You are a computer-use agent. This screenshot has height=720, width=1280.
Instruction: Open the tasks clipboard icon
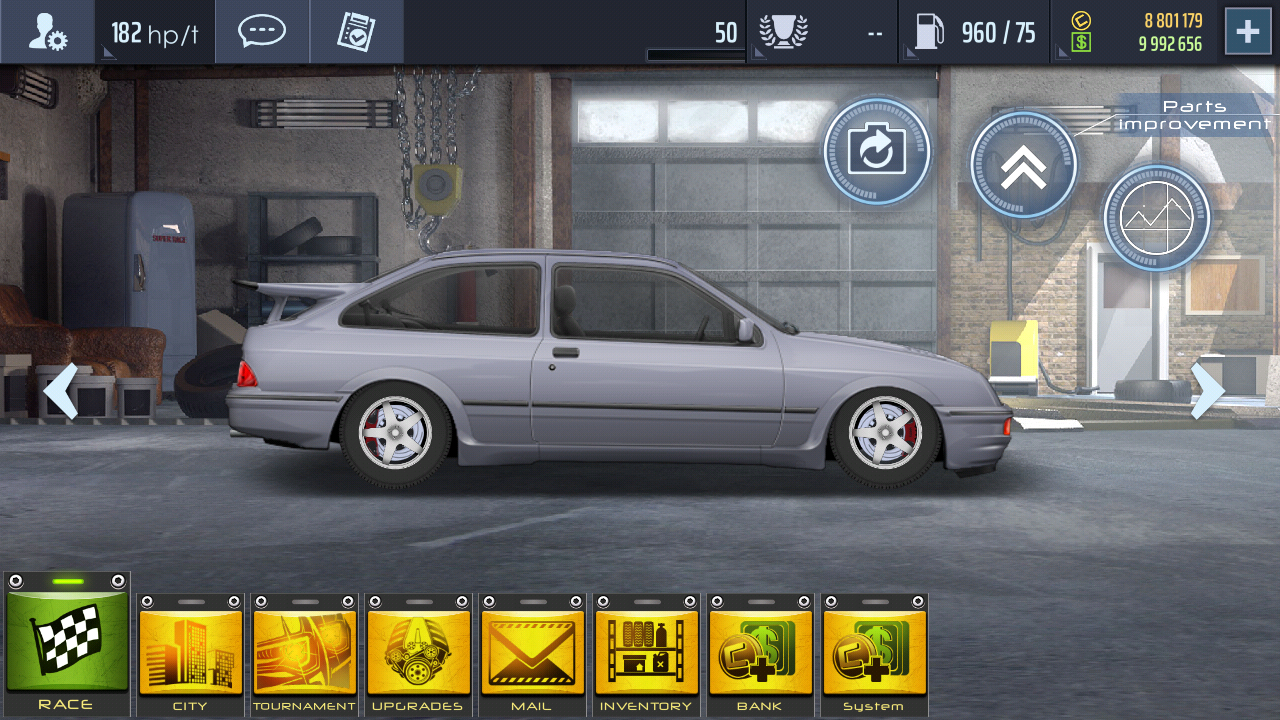tap(356, 32)
